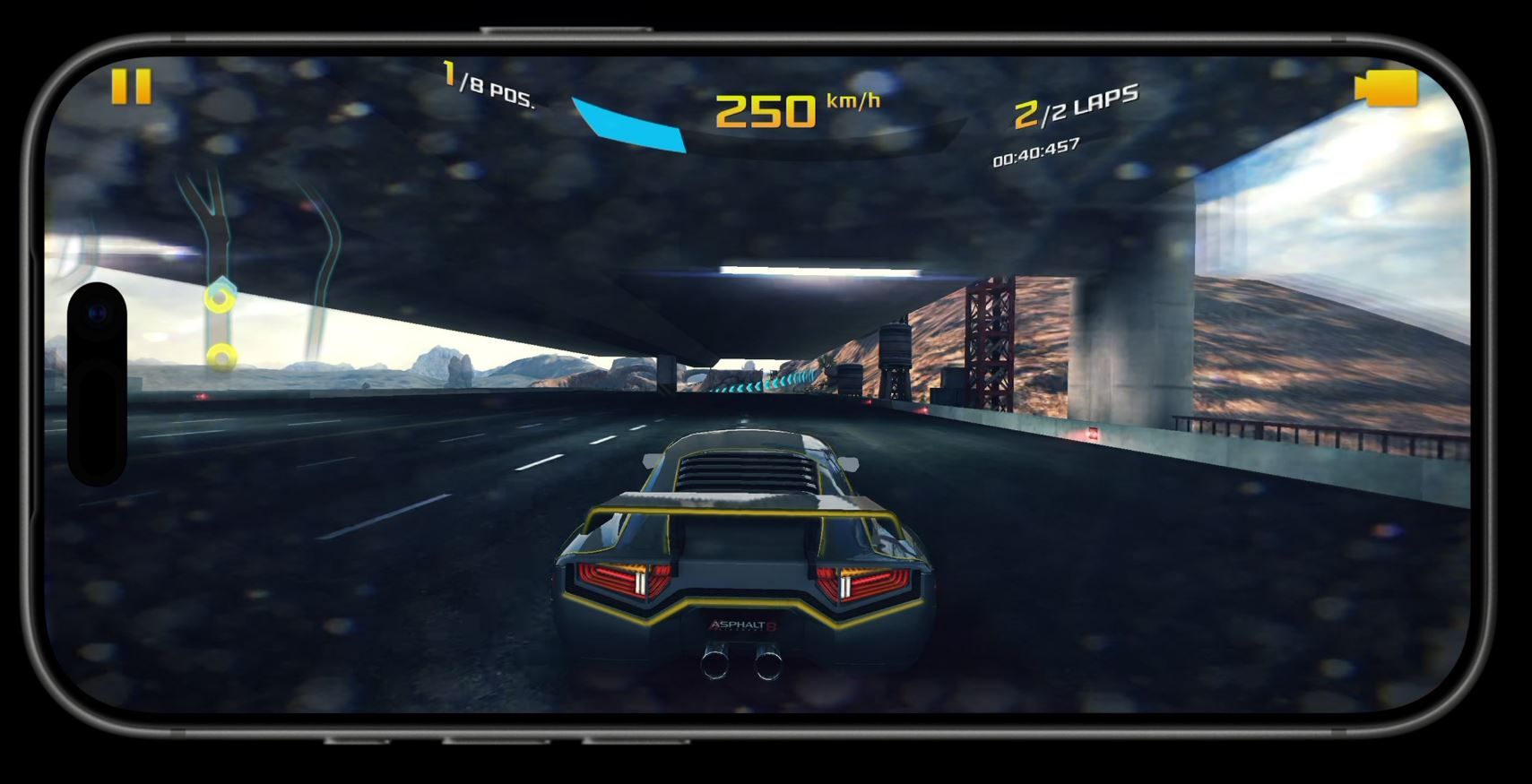The height and width of the screenshot is (784, 1532).
Task: Tap the lower yellow ring on the minimap
Action: (x=221, y=357)
